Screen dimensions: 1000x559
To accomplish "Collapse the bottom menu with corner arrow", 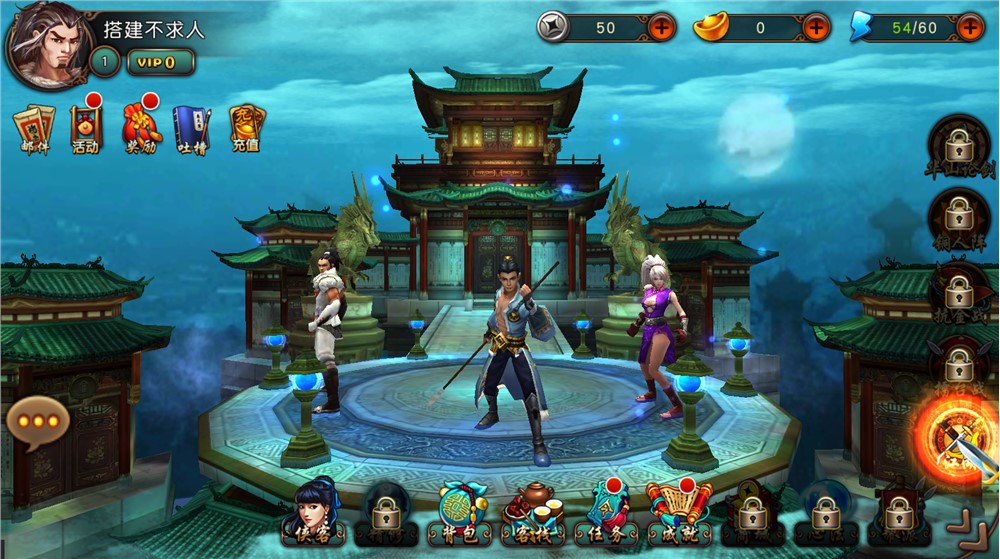I will pos(966,526).
